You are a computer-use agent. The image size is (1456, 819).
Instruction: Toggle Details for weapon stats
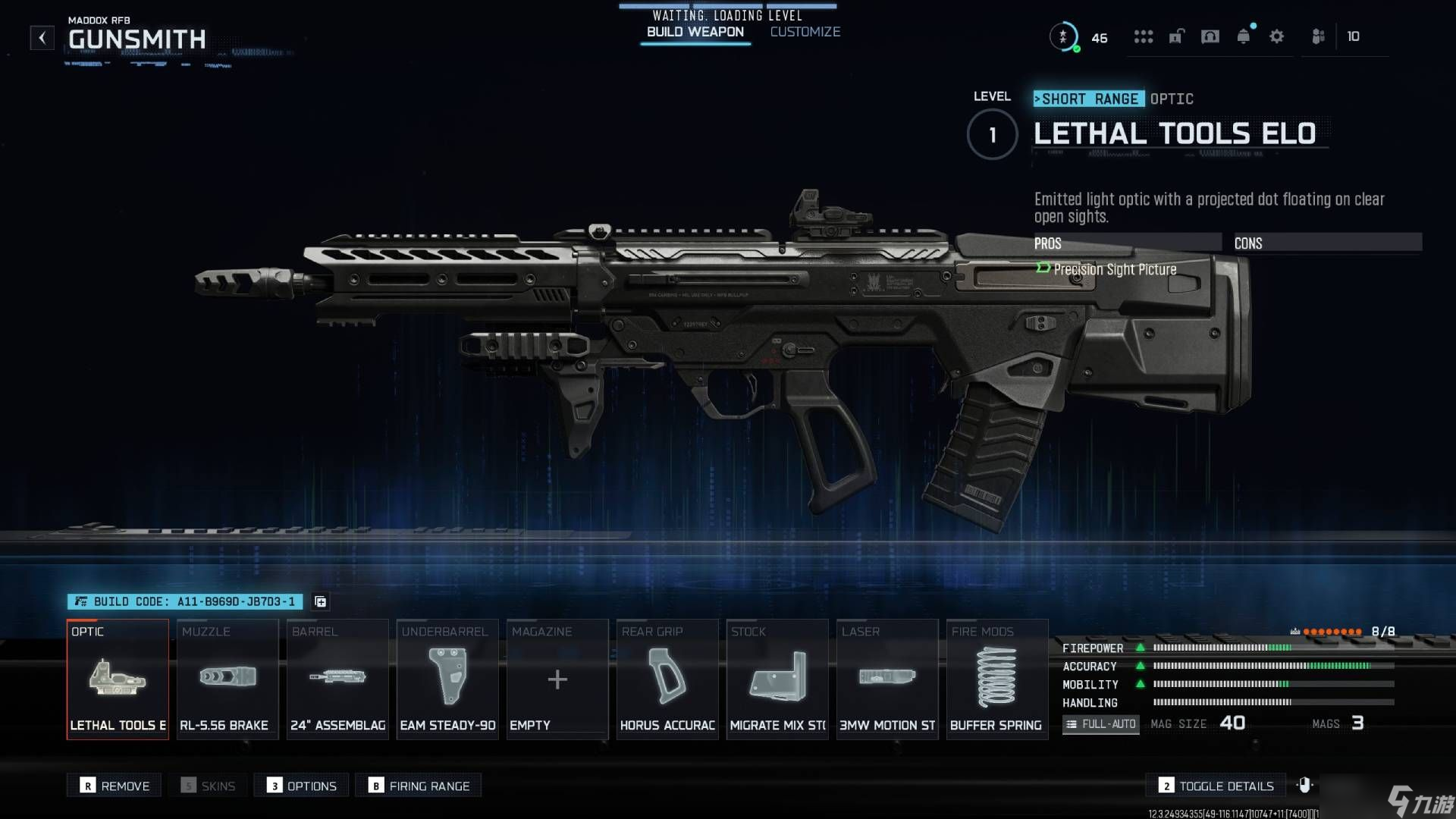1216,786
